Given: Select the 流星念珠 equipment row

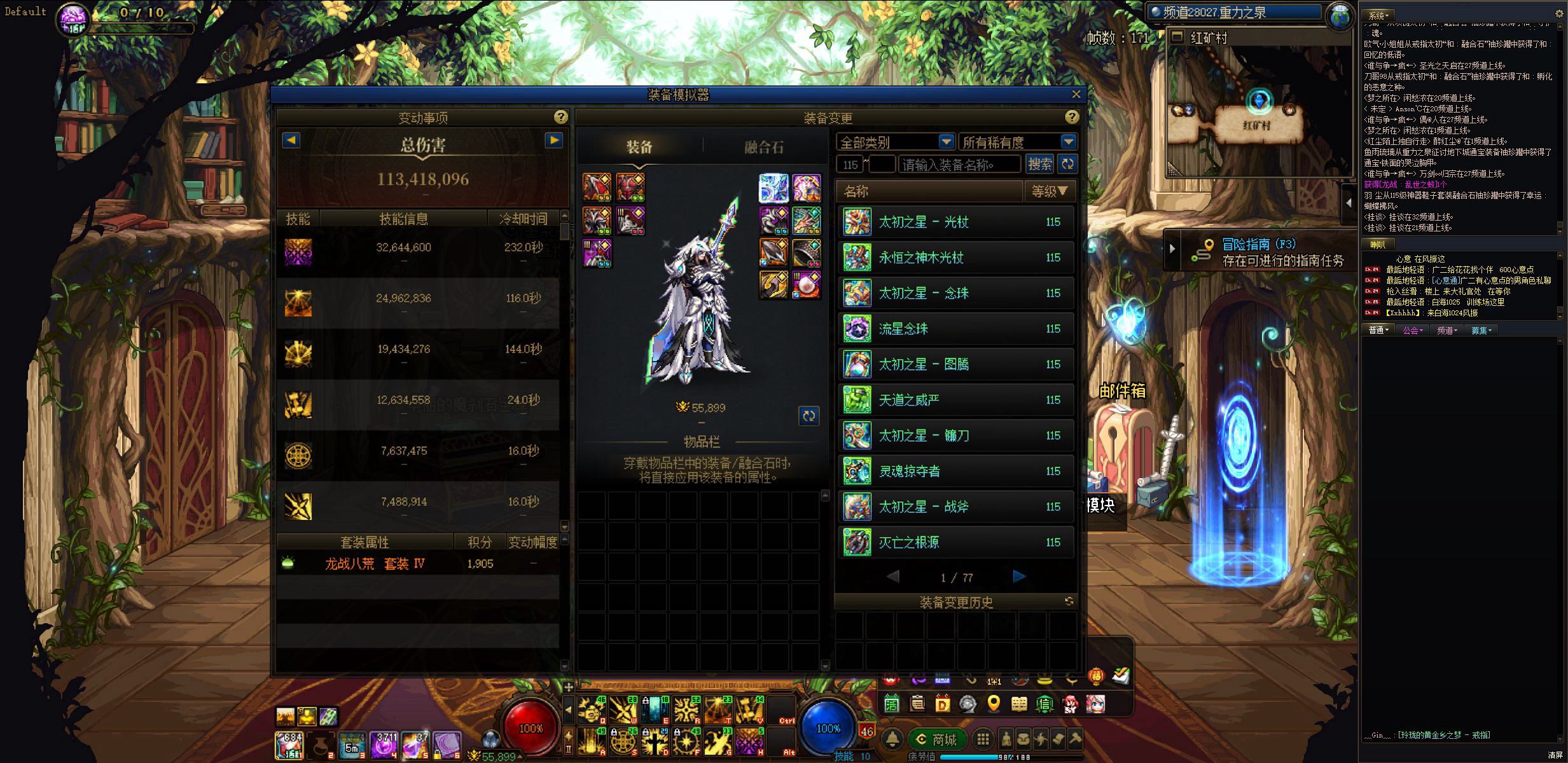Looking at the screenshot, I should (x=957, y=329).
